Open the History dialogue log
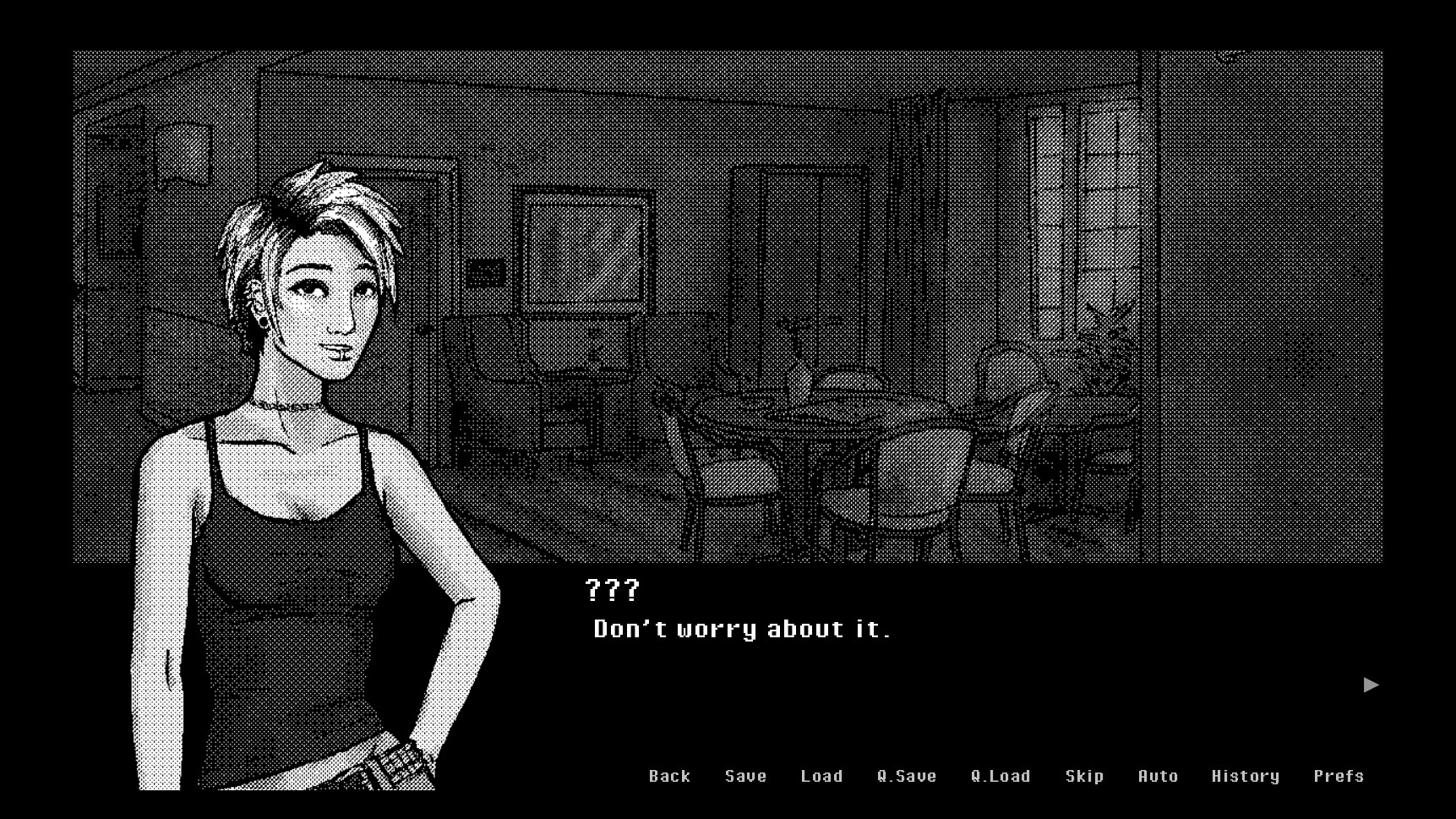Image resolution: width=1456 pixels, height=819 pixels. click(x=1245, y=776)
